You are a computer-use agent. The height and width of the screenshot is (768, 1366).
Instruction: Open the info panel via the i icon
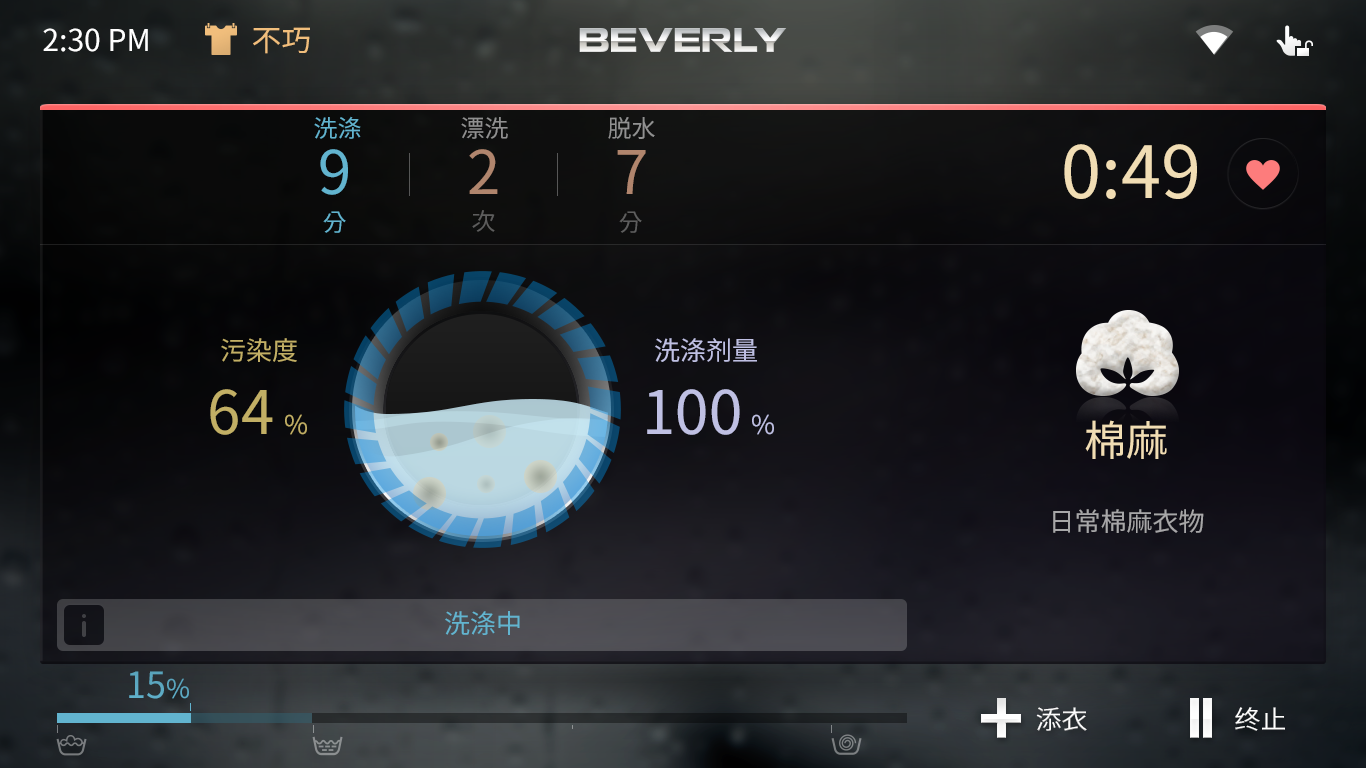[x=84, y=625]
